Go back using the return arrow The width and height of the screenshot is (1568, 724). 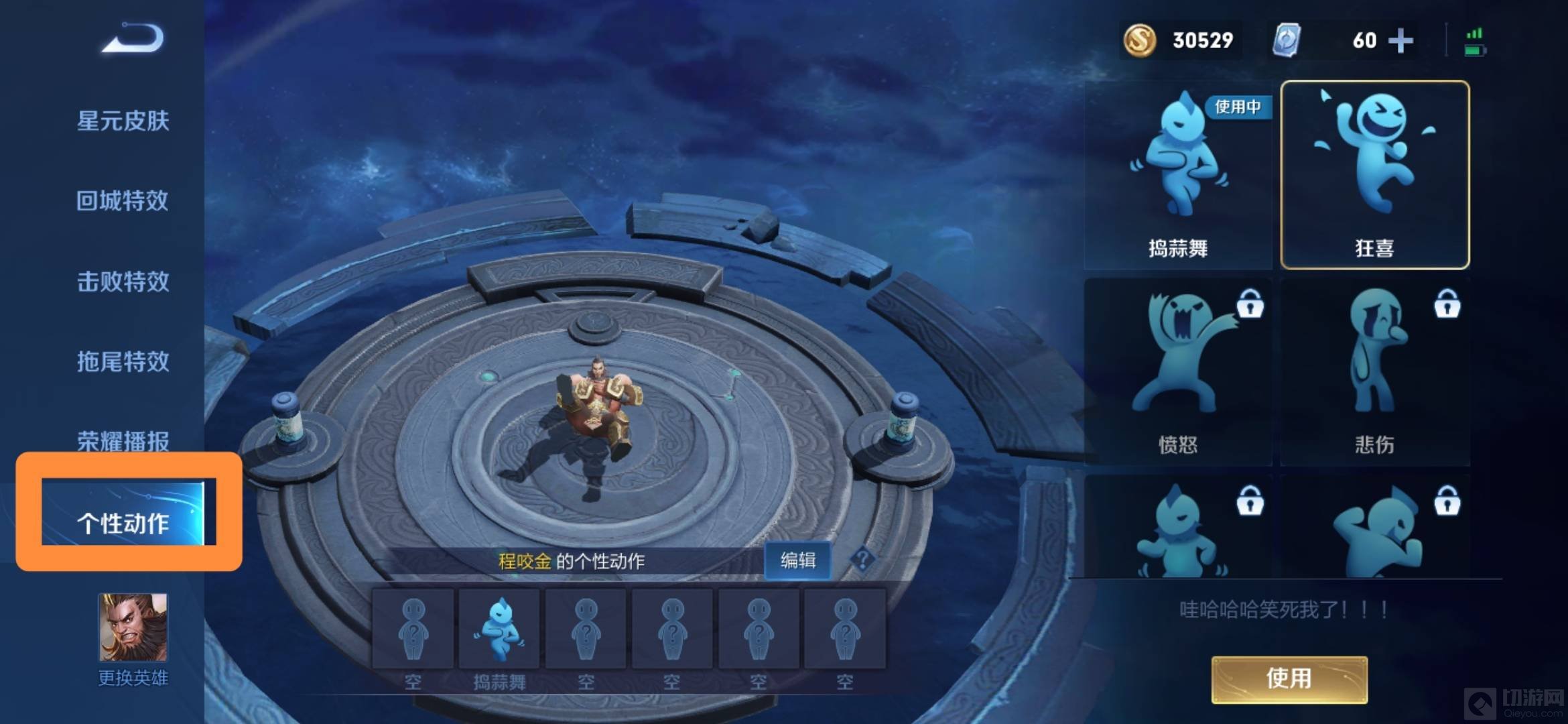(133, 38)
